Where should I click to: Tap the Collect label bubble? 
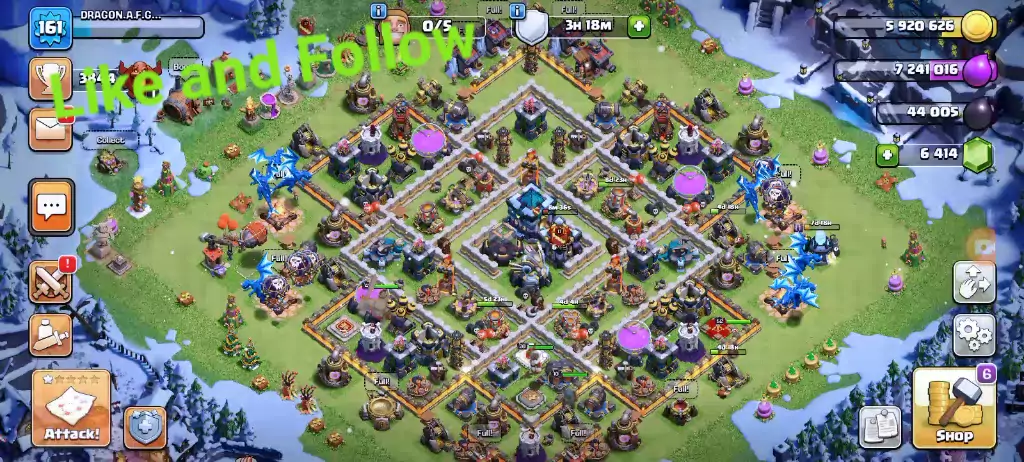coord(110,141)
